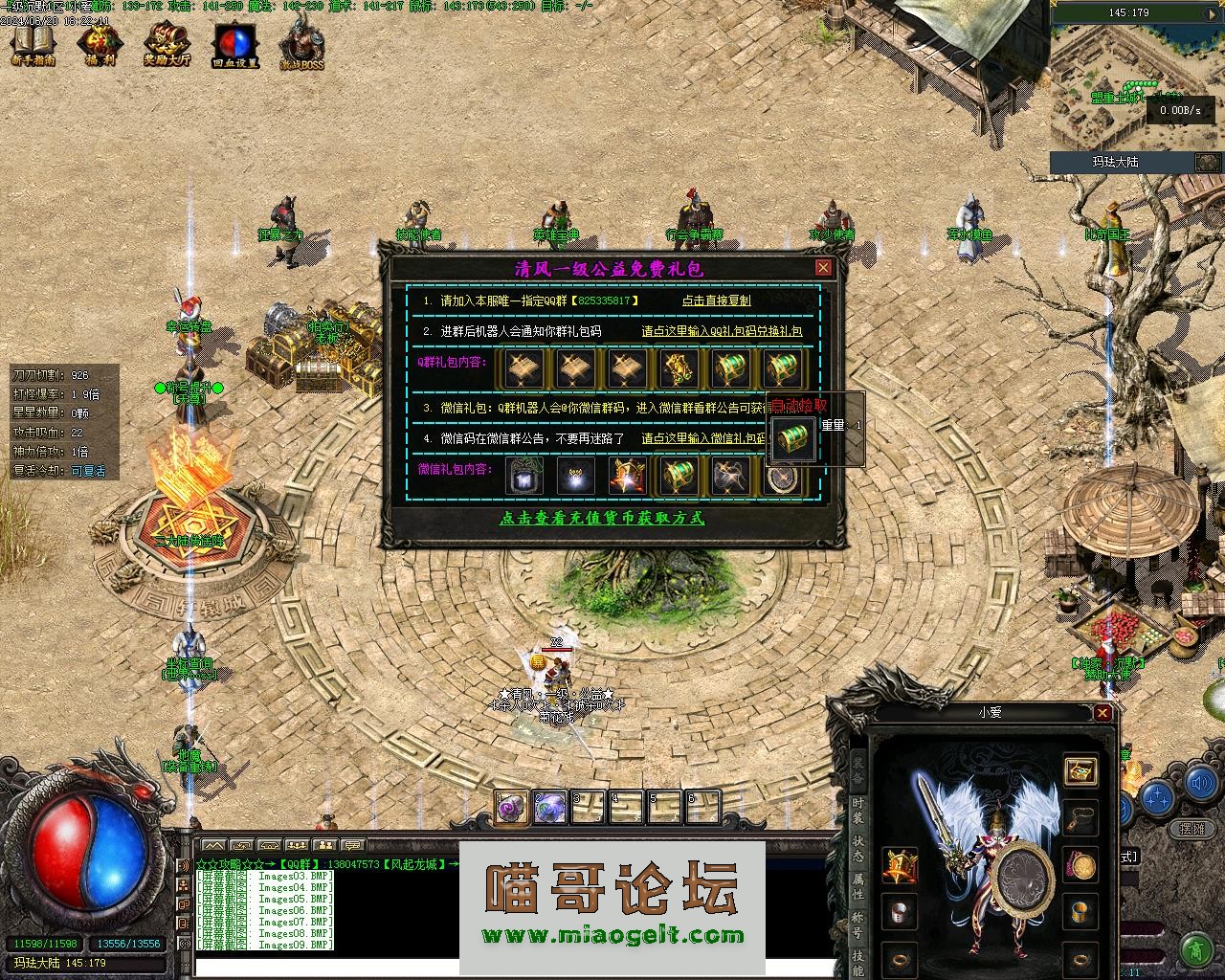Open the QQ gift code redemption link
This screenshot has width=1225, height=980.
point(722,331)
